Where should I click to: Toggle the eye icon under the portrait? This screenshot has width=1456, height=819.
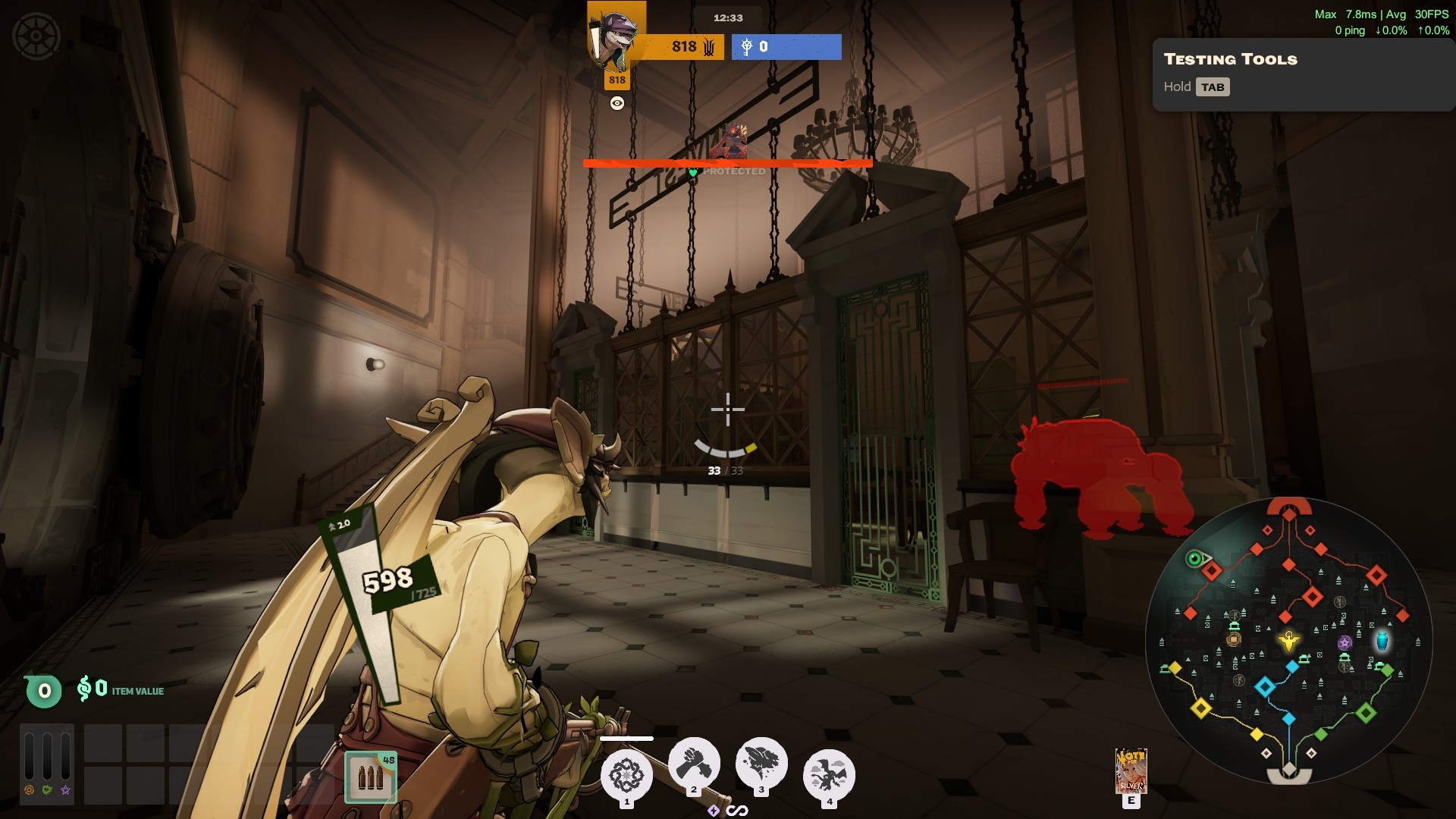point(617,104)
